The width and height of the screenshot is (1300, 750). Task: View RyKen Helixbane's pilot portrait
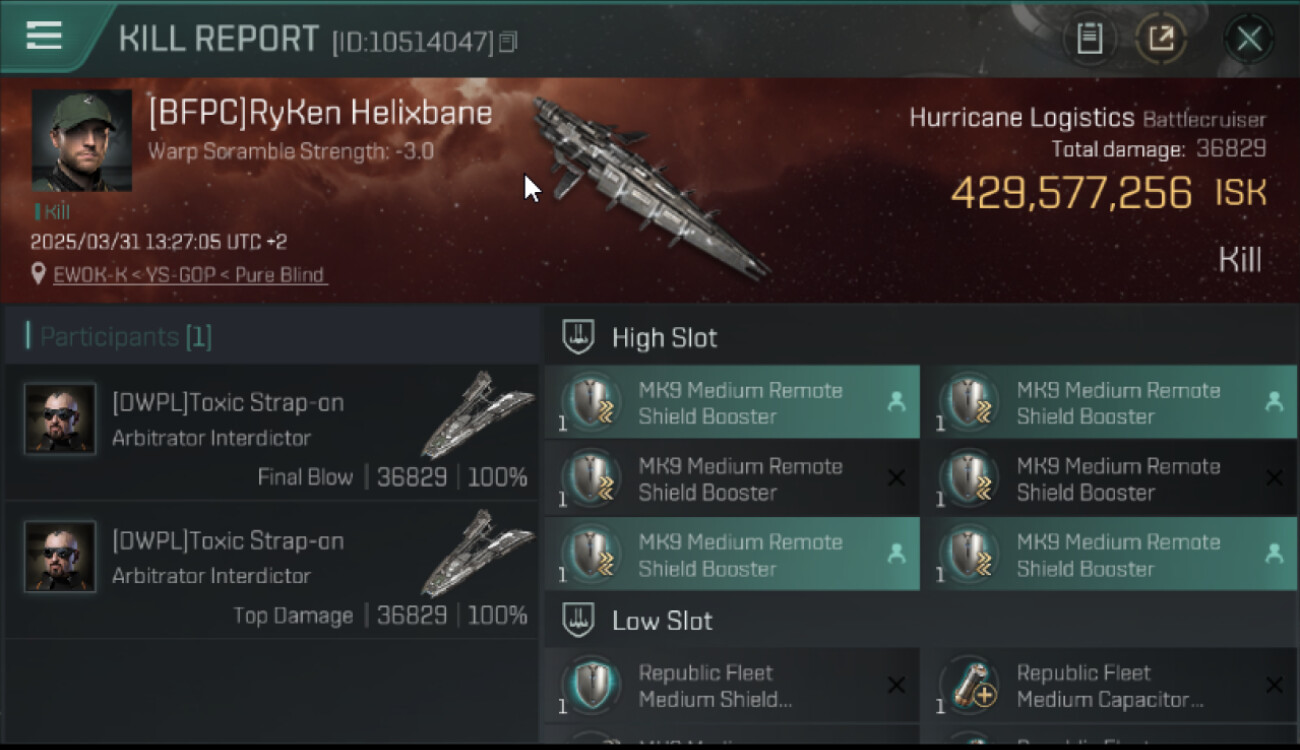(82, 140)
